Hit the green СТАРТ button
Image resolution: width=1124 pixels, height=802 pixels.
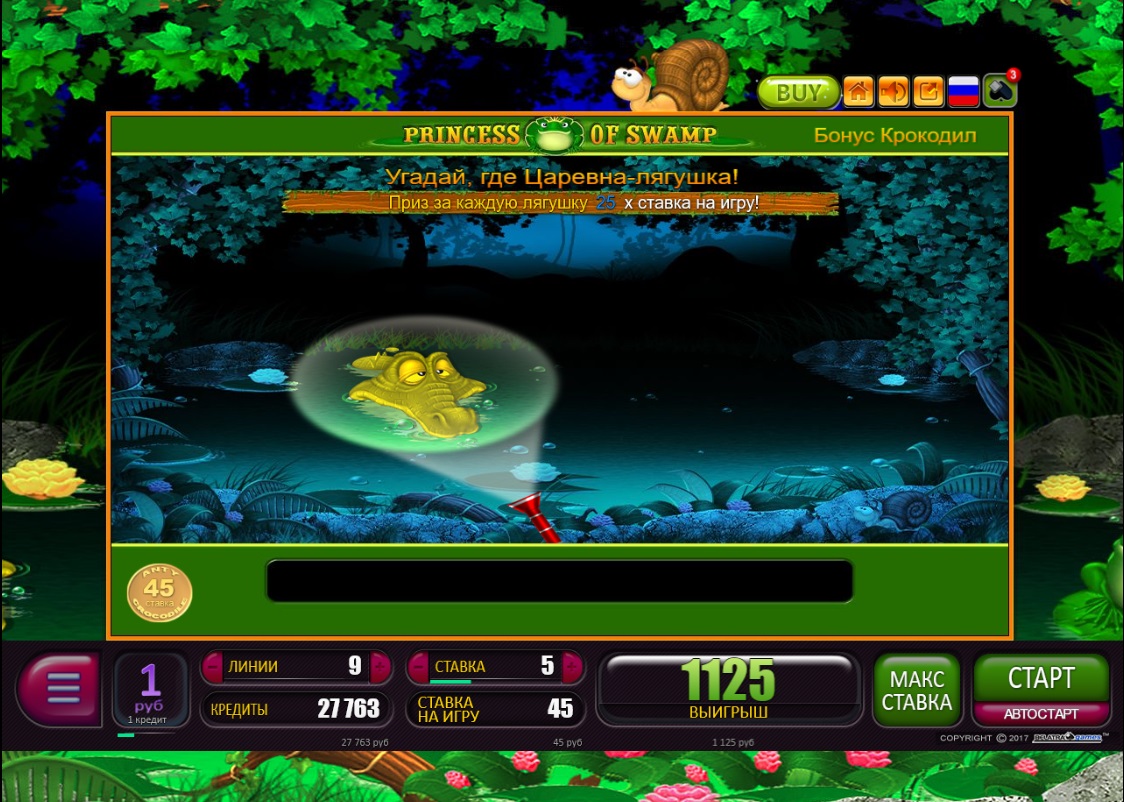click(1041, 679)
